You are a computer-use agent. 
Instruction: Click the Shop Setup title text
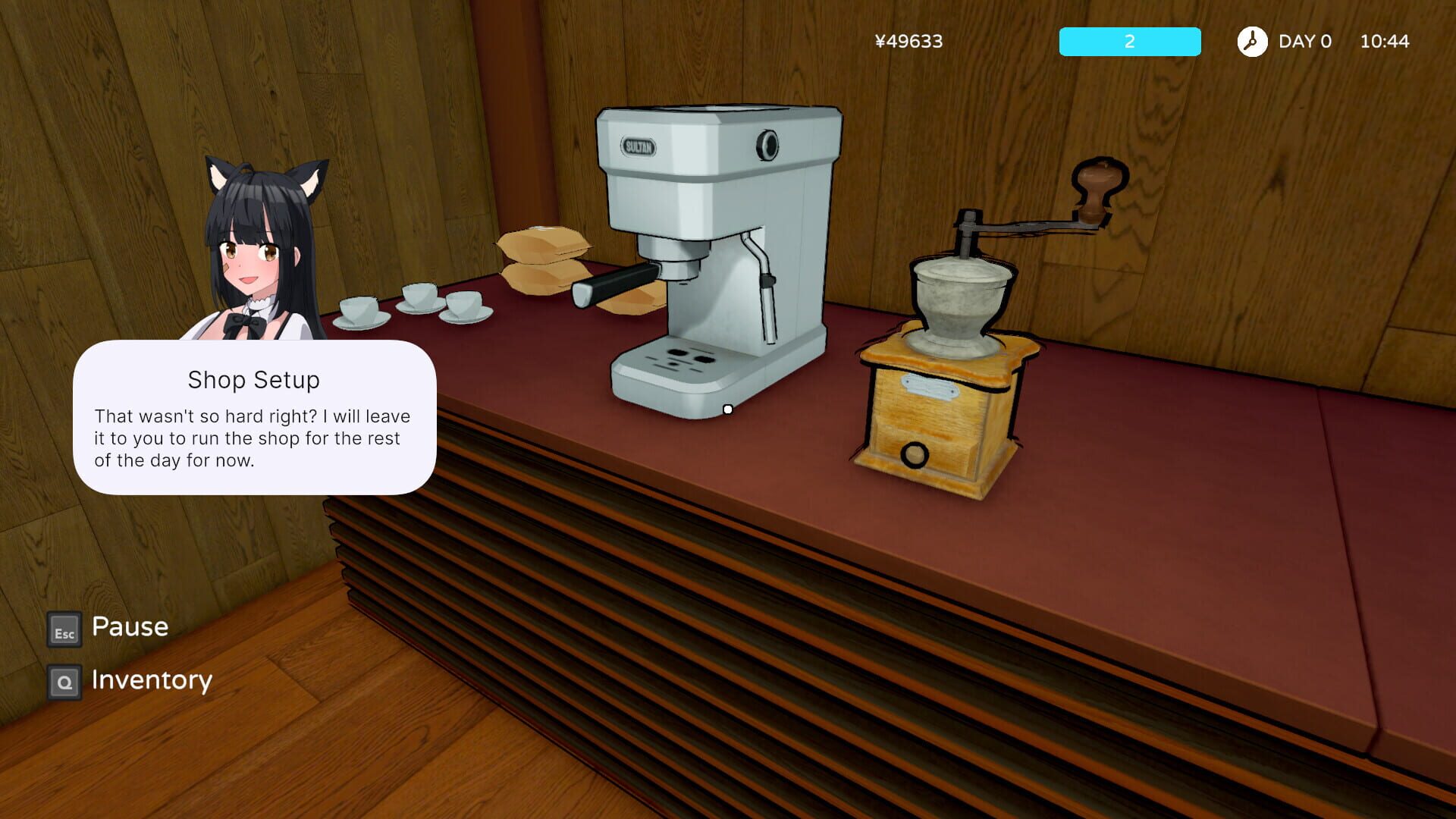pos(254,380)
